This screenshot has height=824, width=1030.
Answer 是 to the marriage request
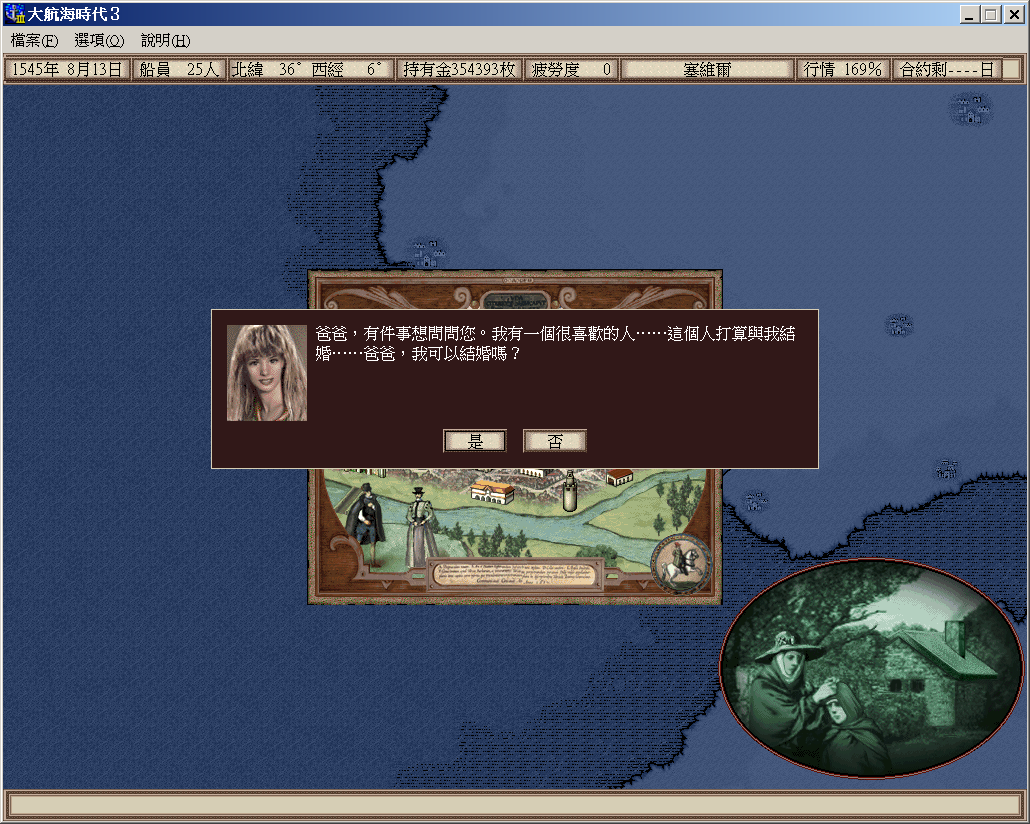[475, 441]
